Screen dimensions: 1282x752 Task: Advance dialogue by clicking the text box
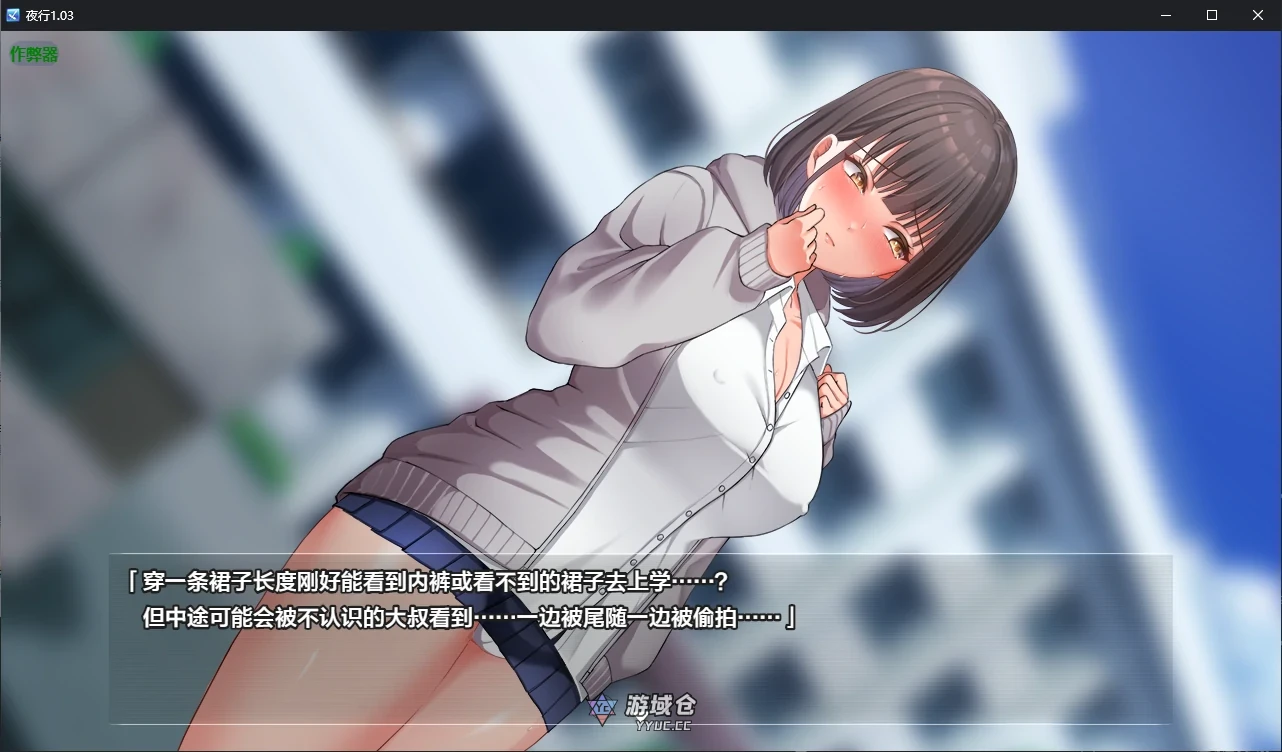(x=640, y=640)
